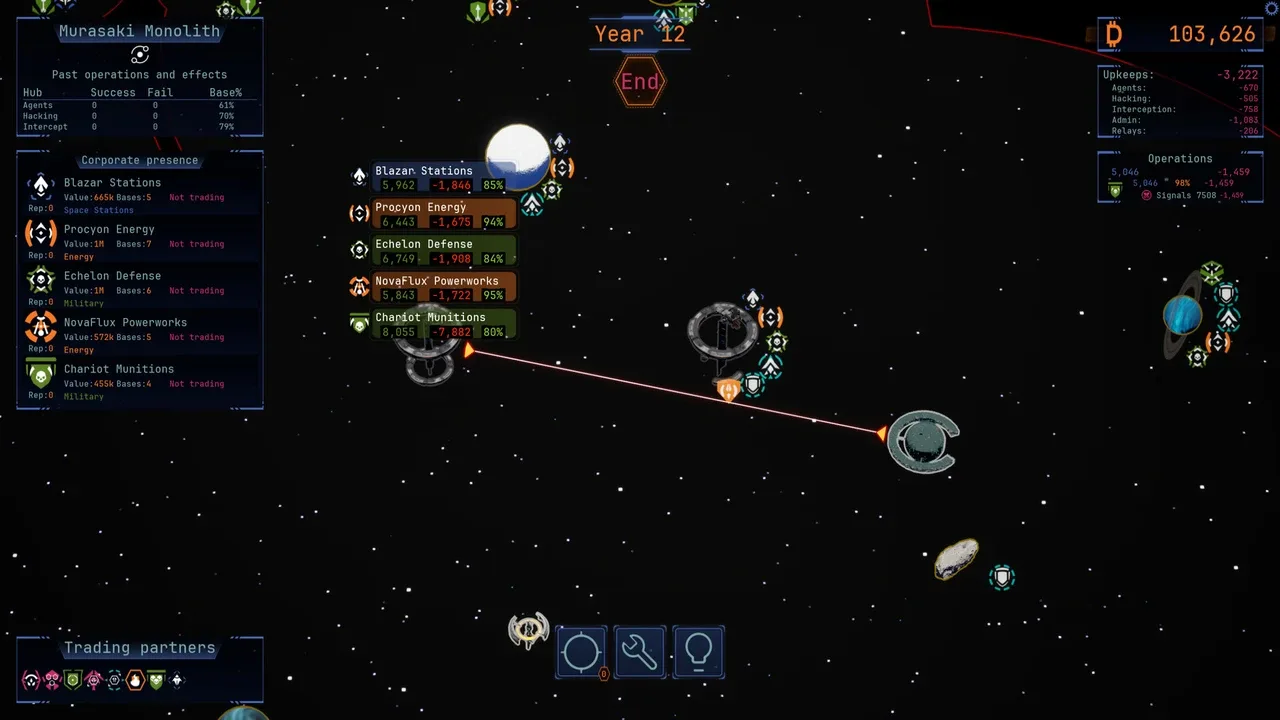1280x720 pixels.
Task: Select NovaFlux Powerworks in corporate presence list
Action: tap(125, 323)
